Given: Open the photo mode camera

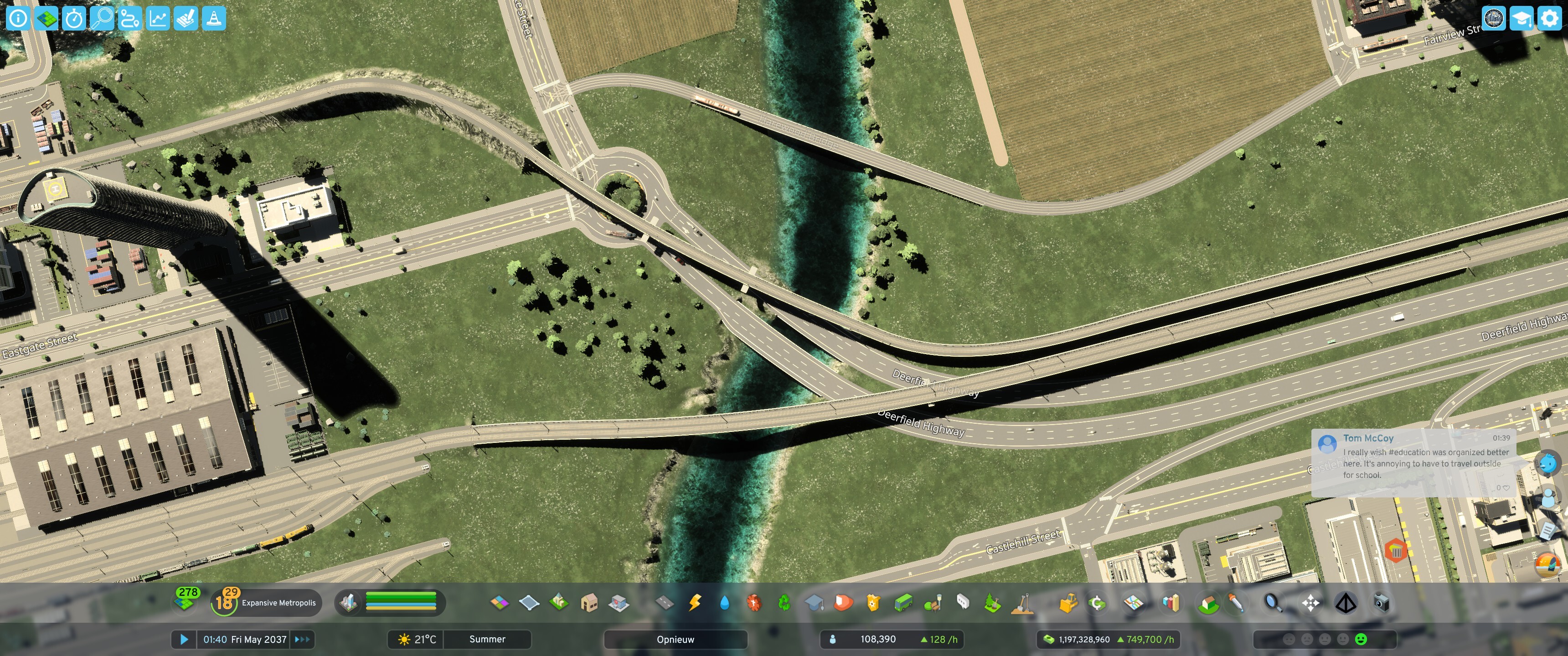Looking at the screenshot, I should [x=1382, y=603].
